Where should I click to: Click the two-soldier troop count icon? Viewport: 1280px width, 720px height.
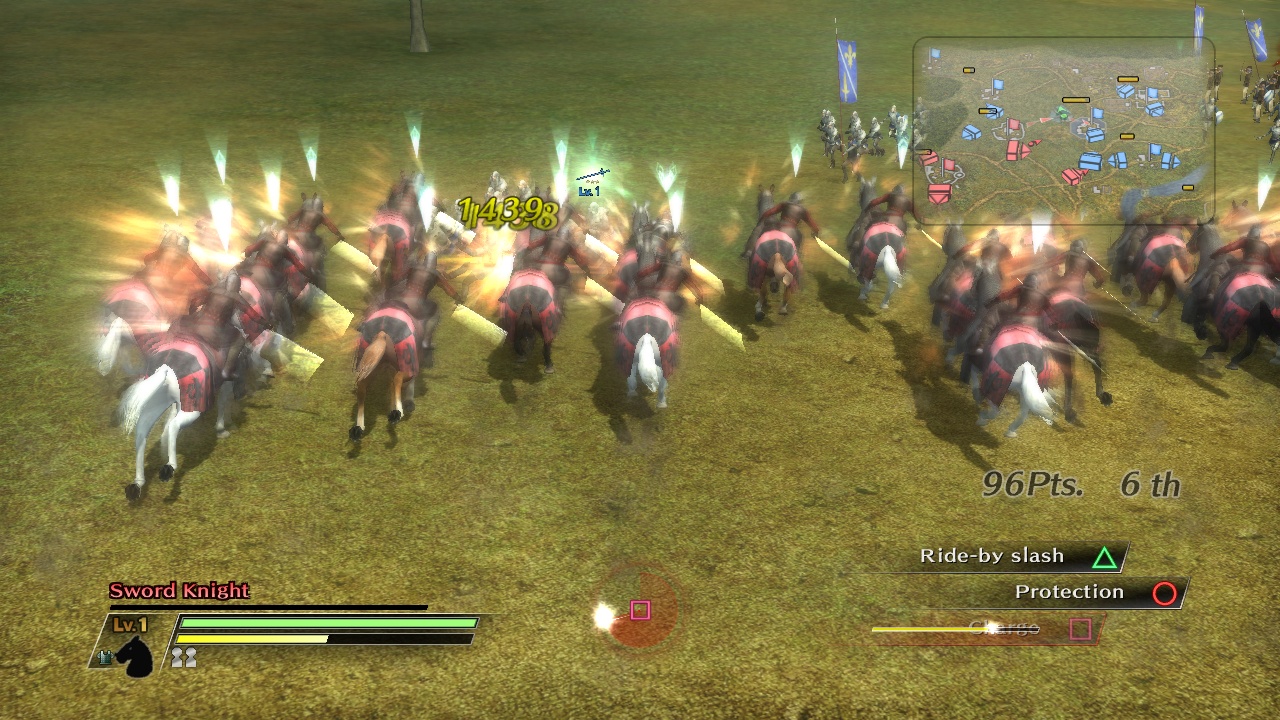coord(183,657)
